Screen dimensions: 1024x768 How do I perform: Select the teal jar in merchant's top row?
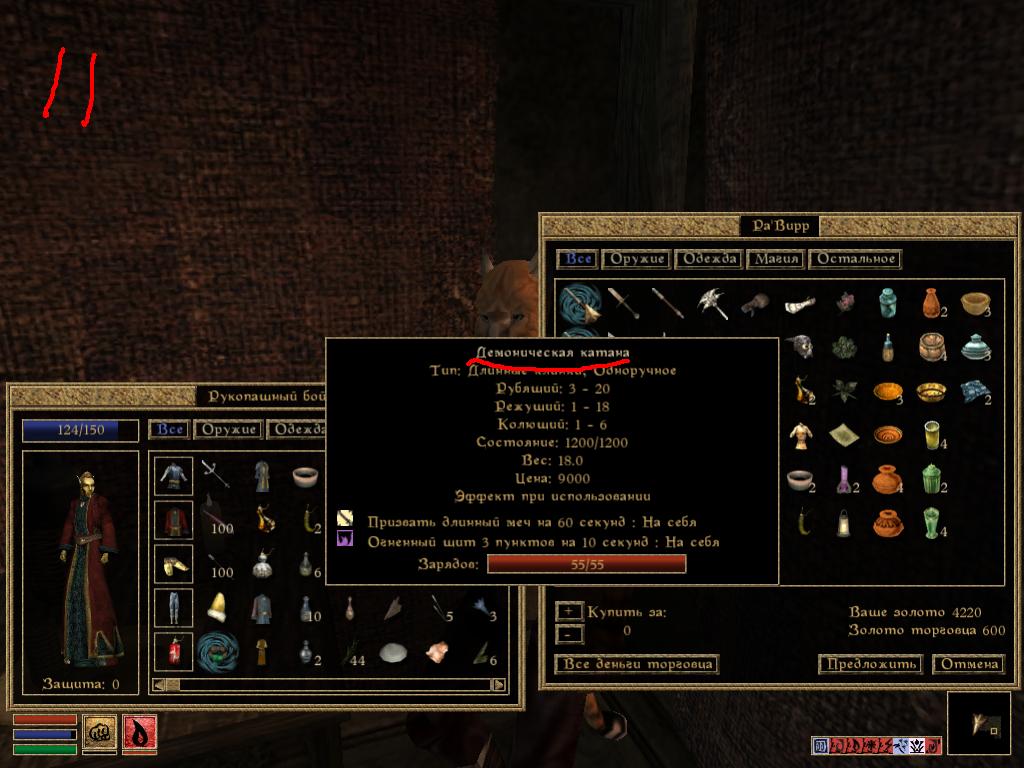[886, 303]
